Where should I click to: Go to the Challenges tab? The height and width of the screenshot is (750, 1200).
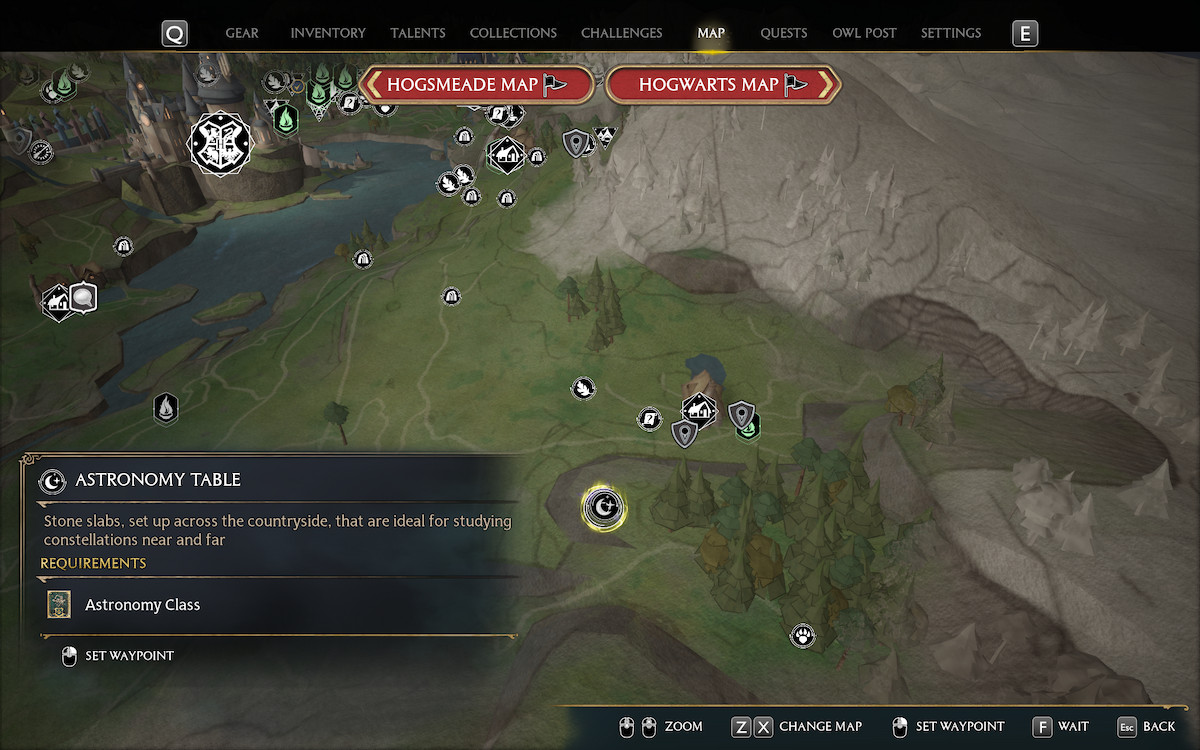click(x=621, y=33)
